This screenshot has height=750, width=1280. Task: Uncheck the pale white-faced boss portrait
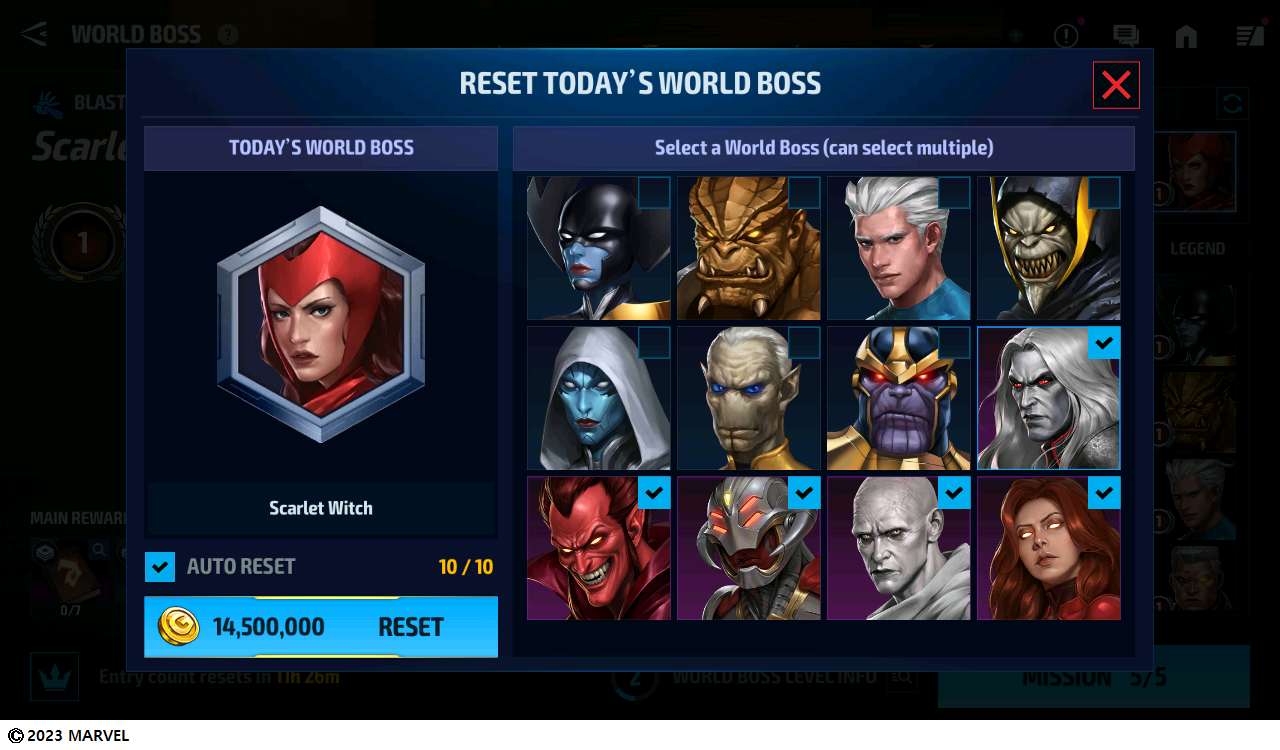click(x=898, y=548)
